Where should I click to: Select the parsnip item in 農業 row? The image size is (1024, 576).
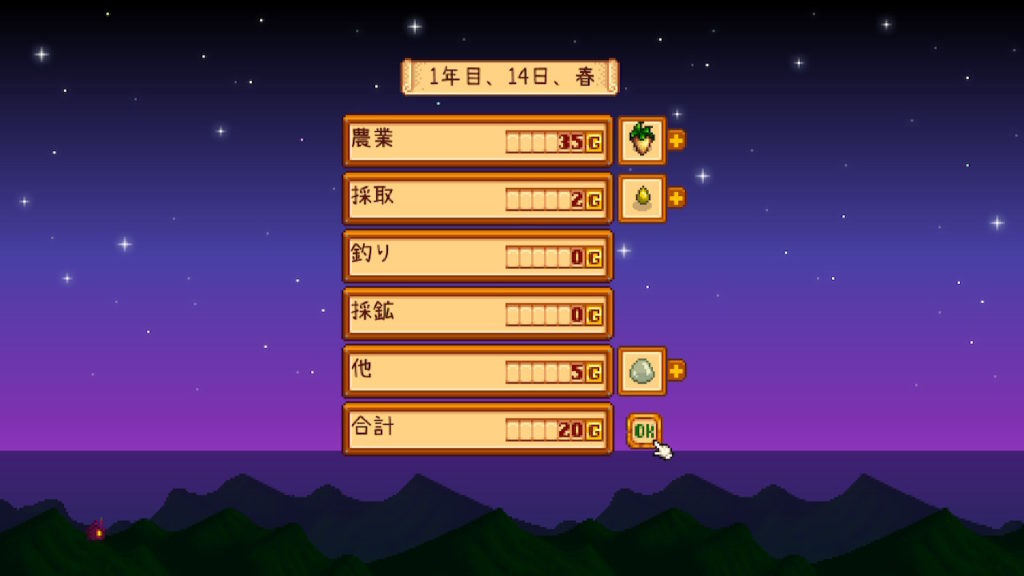click(x=641, y=140)
